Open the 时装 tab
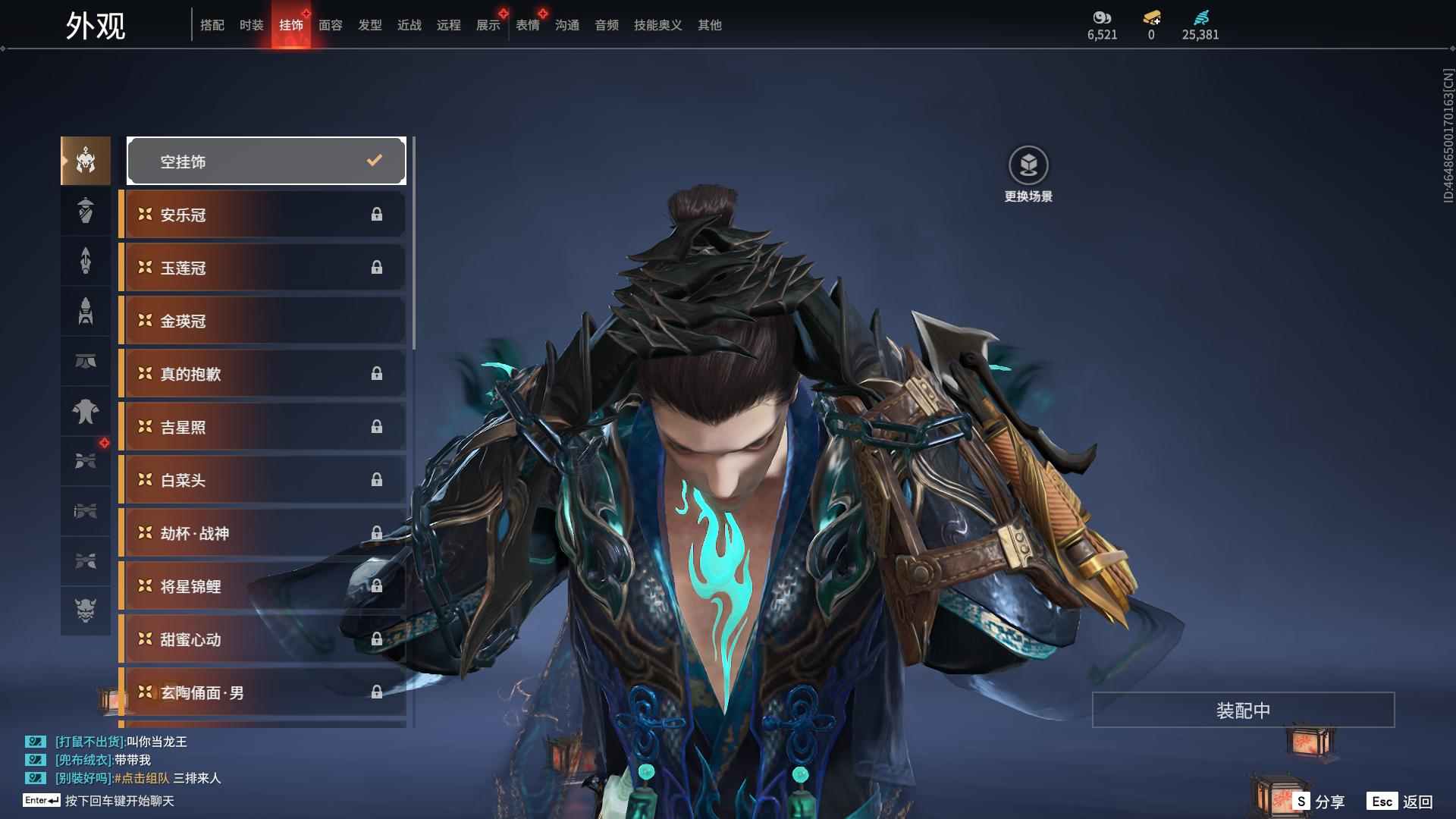Screen dimensions: 1456x819 pyautogui.click(x=252, y=25)
